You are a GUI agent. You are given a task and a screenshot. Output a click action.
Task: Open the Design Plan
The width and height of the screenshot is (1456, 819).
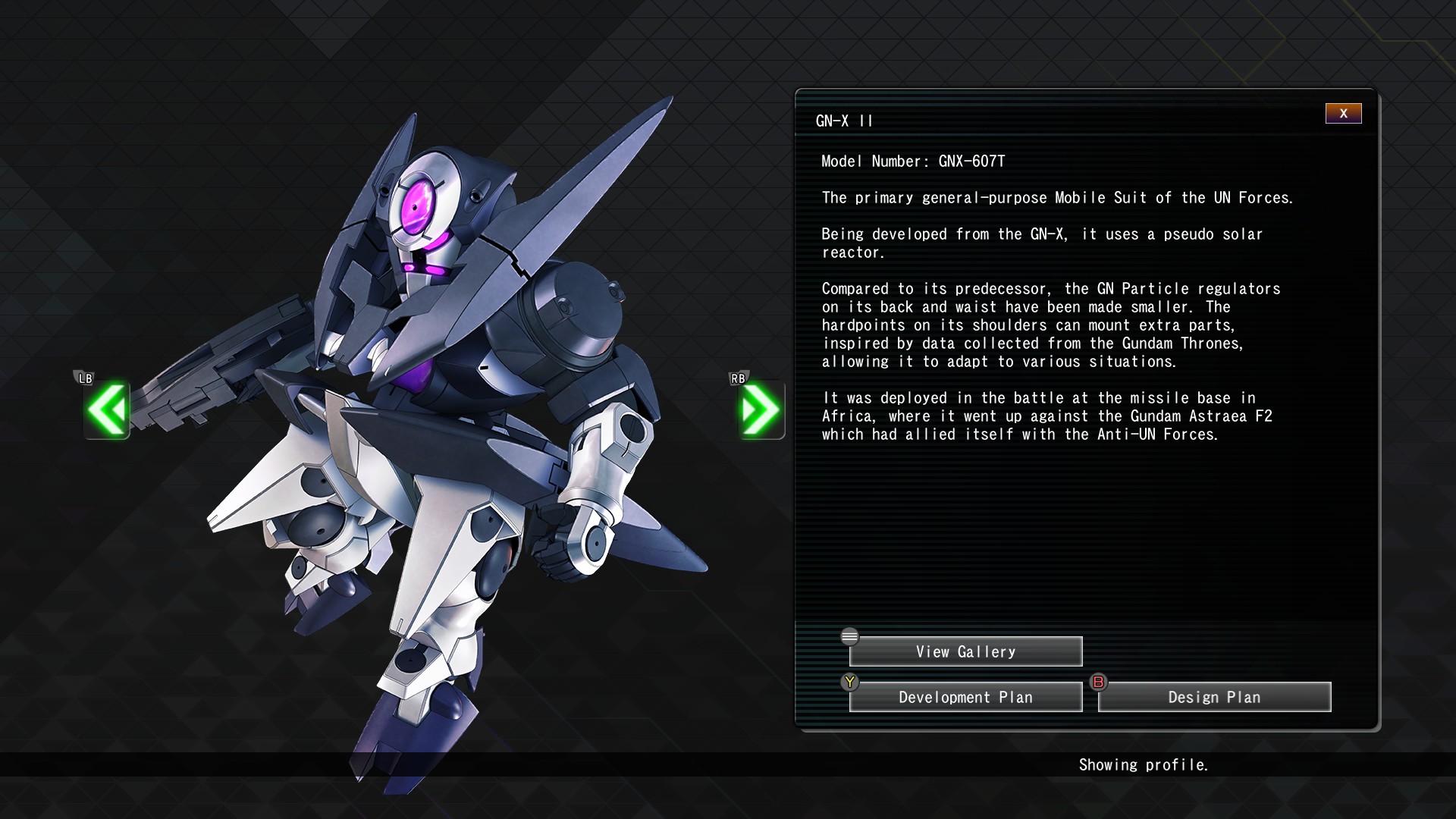[x=1214, y=697]
